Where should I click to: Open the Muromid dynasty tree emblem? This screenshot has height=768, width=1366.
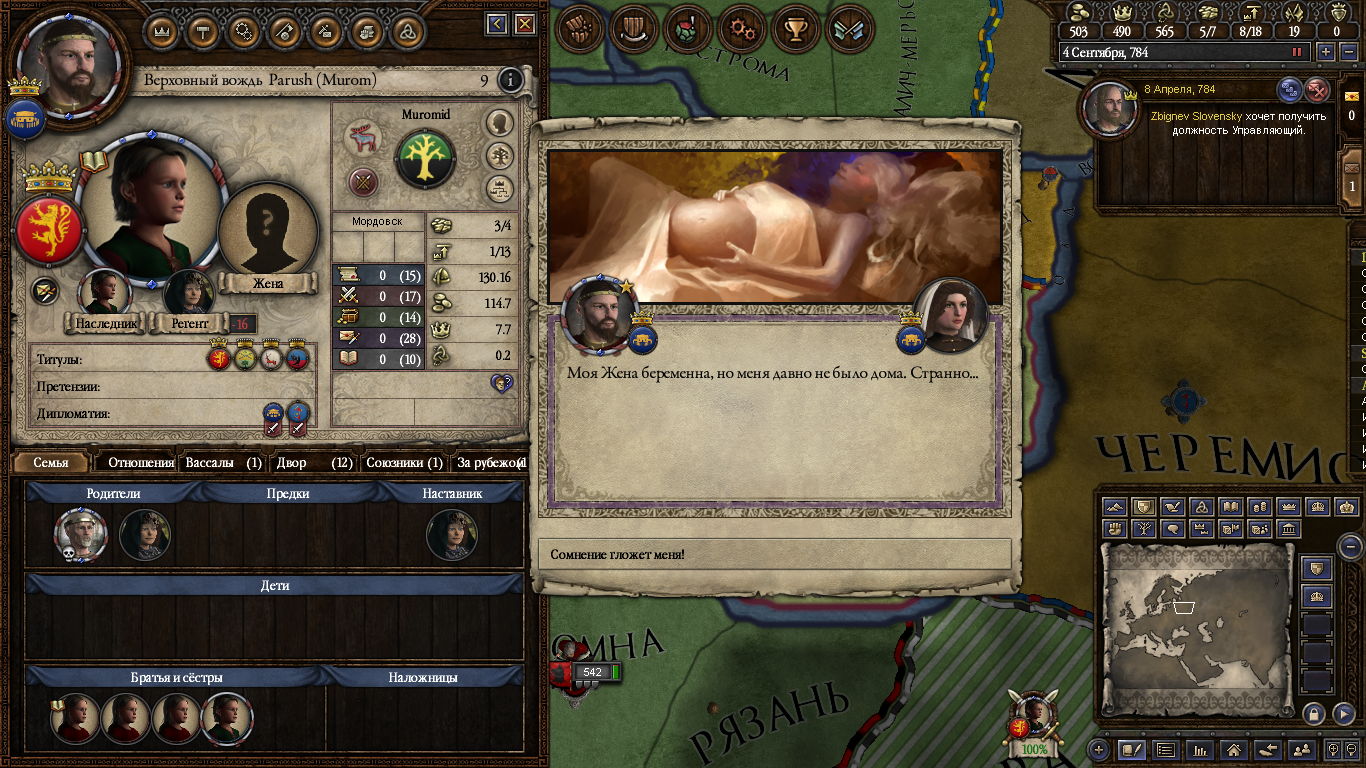[x=425, y=158]
